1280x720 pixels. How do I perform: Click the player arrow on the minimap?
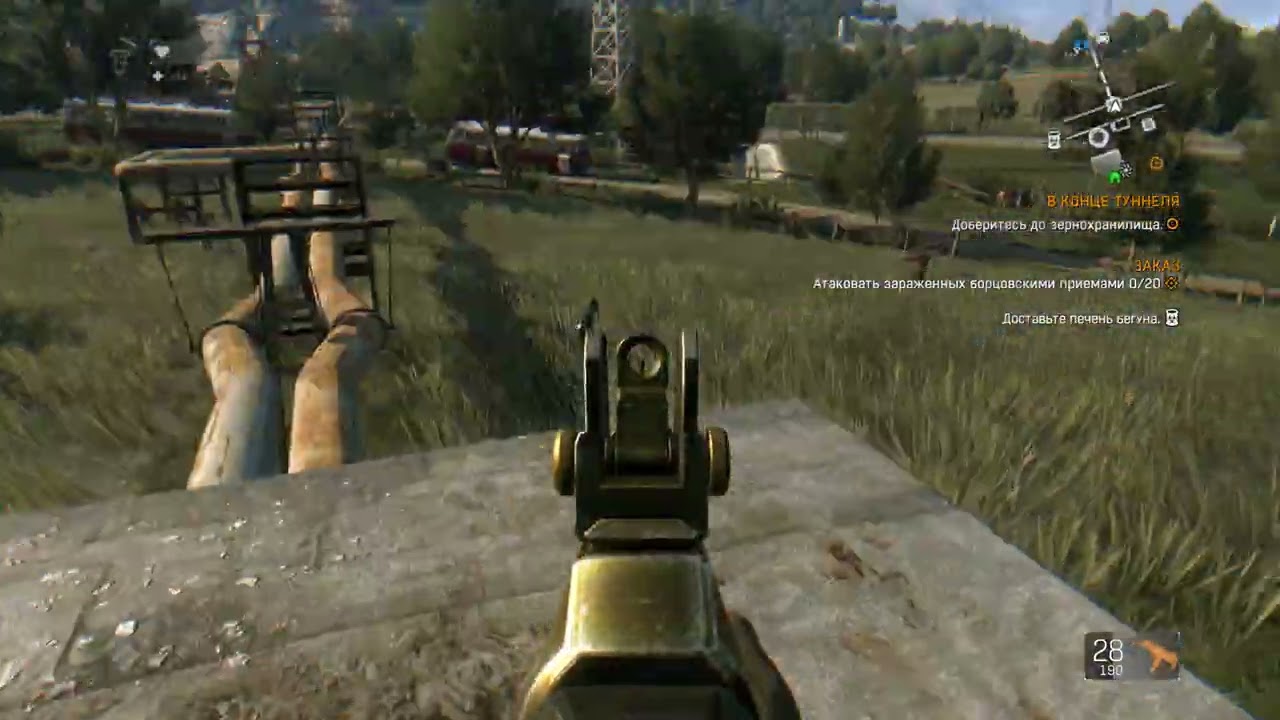pyautogui.click(x=1115, y=103)
